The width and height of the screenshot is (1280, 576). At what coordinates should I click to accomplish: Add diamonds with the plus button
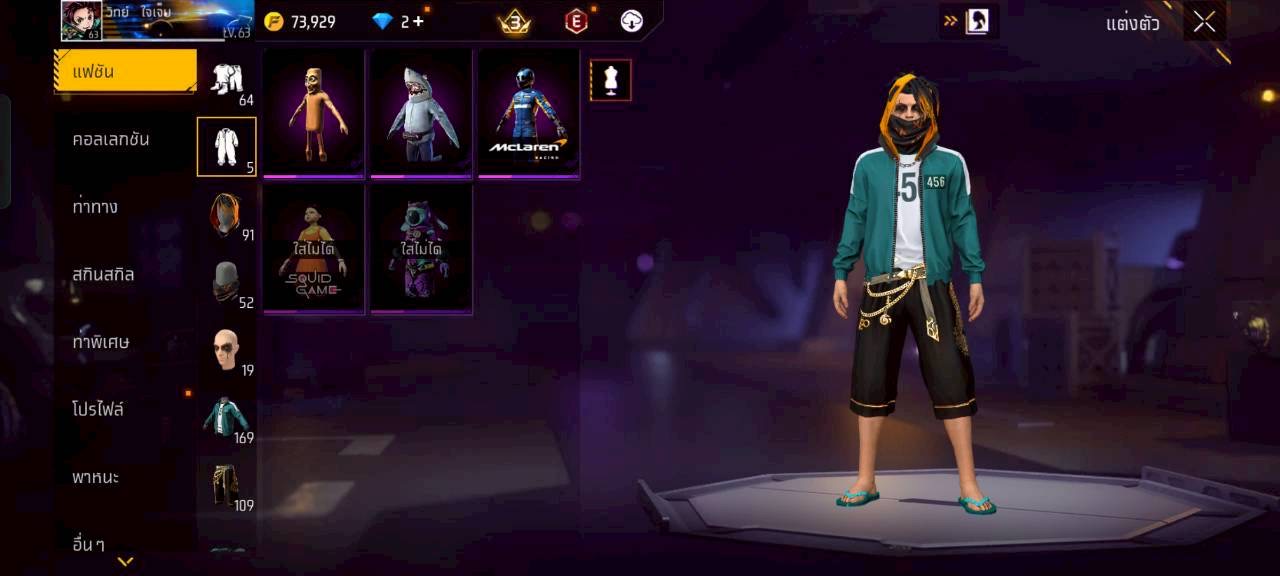pyautogui.click(x=418, y=21)
